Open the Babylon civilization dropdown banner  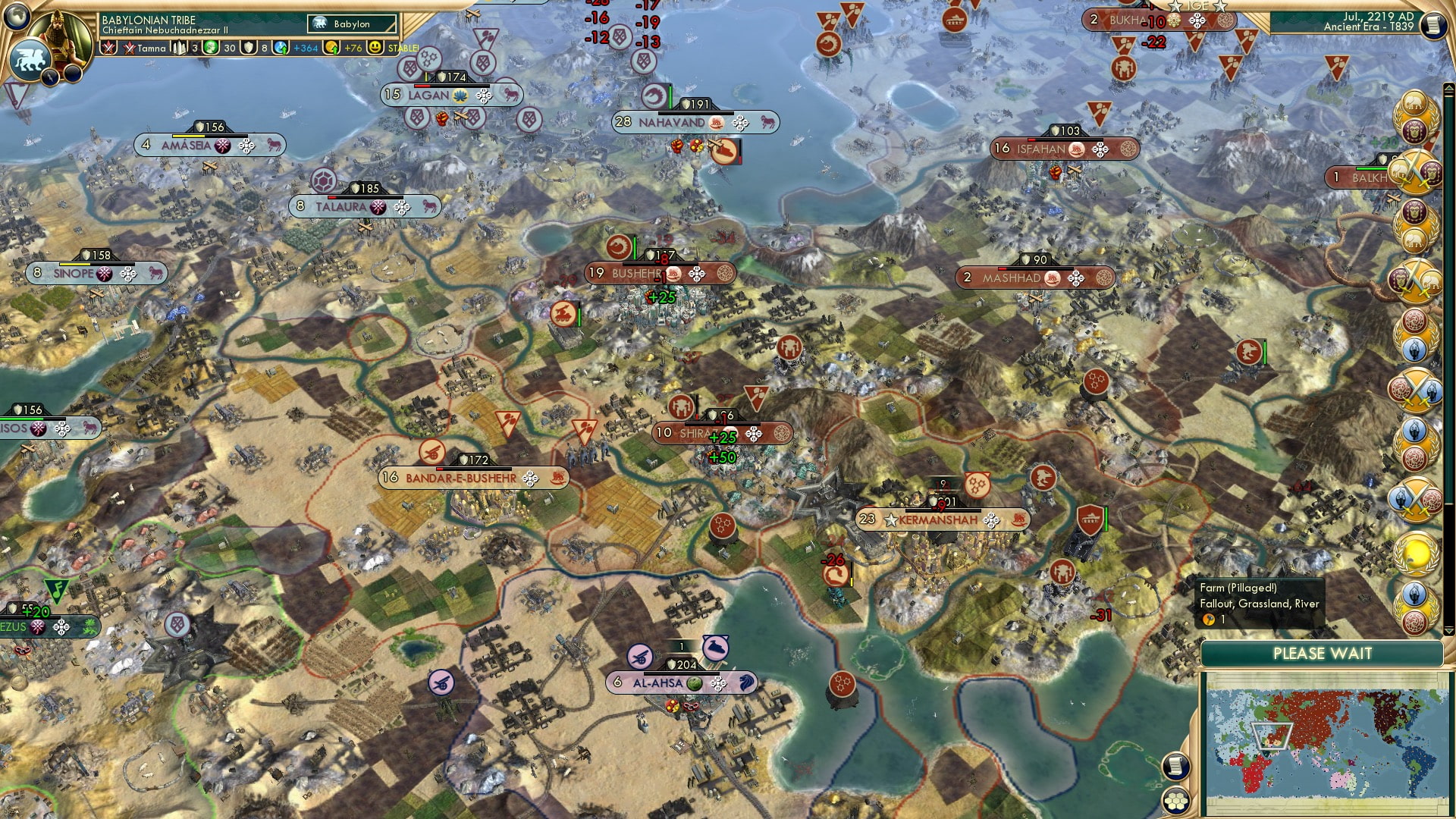pos(350,24)
